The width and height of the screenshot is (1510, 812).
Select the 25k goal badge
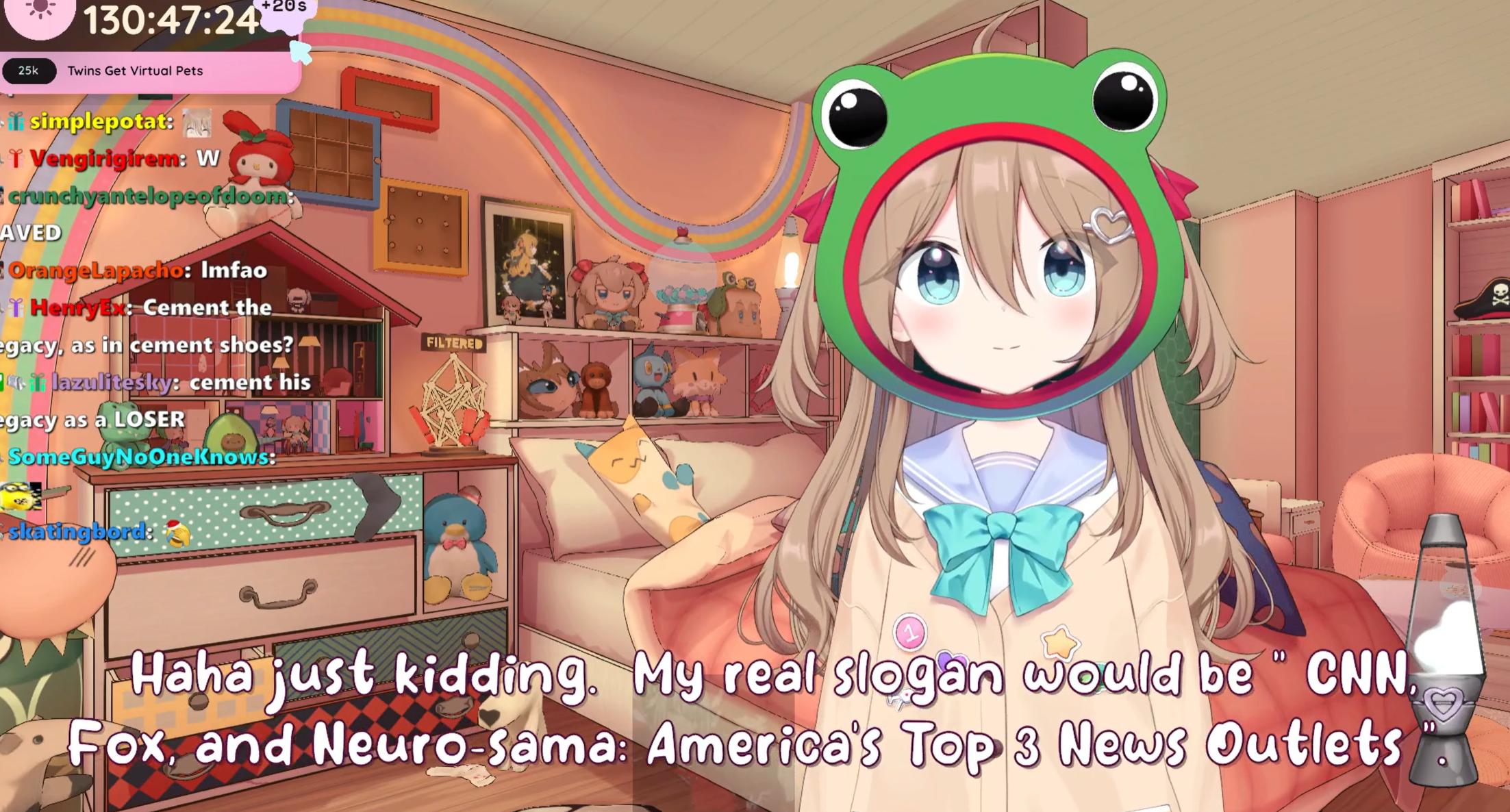(x=29, y=71)
